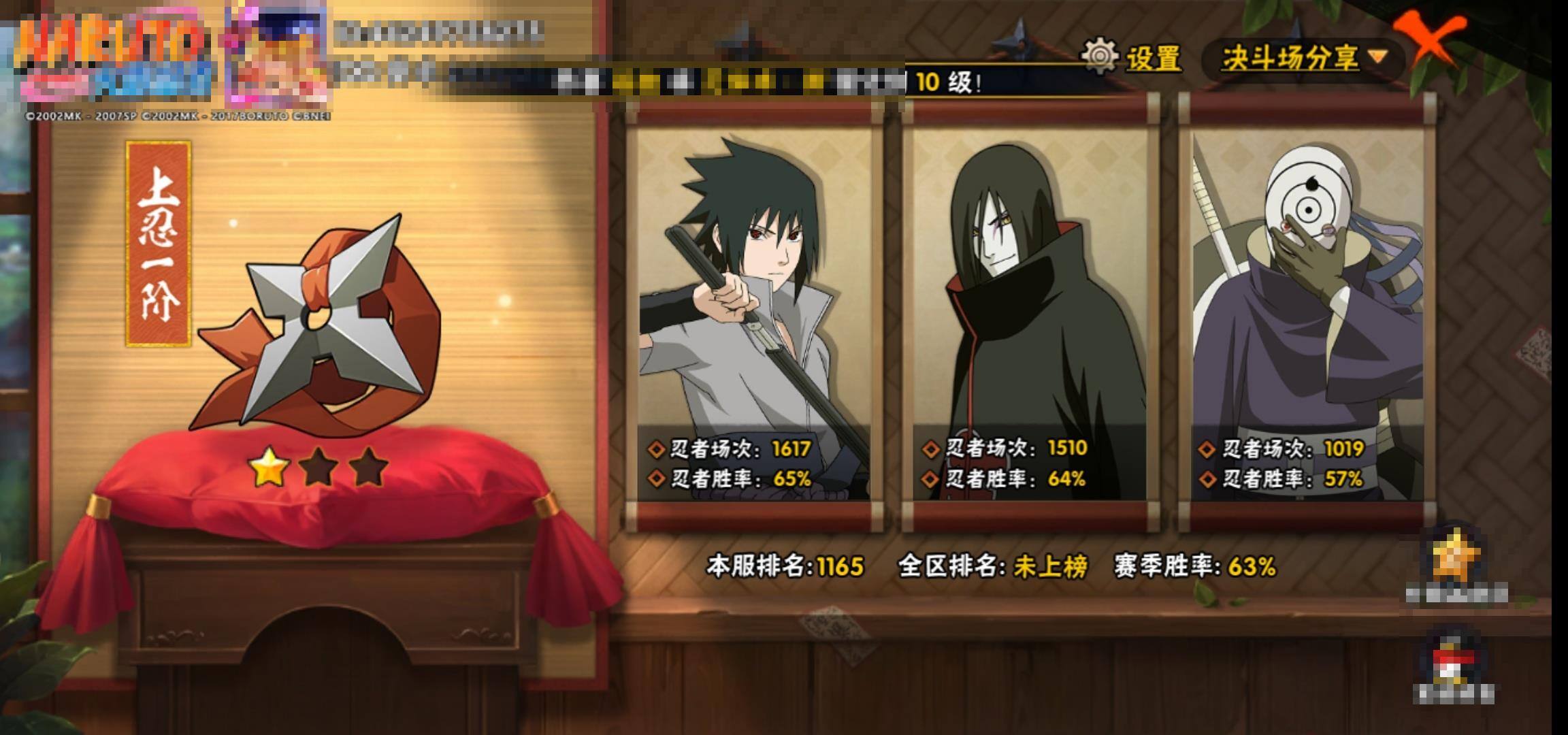Viewport: 1568px width, 735px height.
Task: Choose the Orochimaru ninja scroll card
Action: point(1030,313)
